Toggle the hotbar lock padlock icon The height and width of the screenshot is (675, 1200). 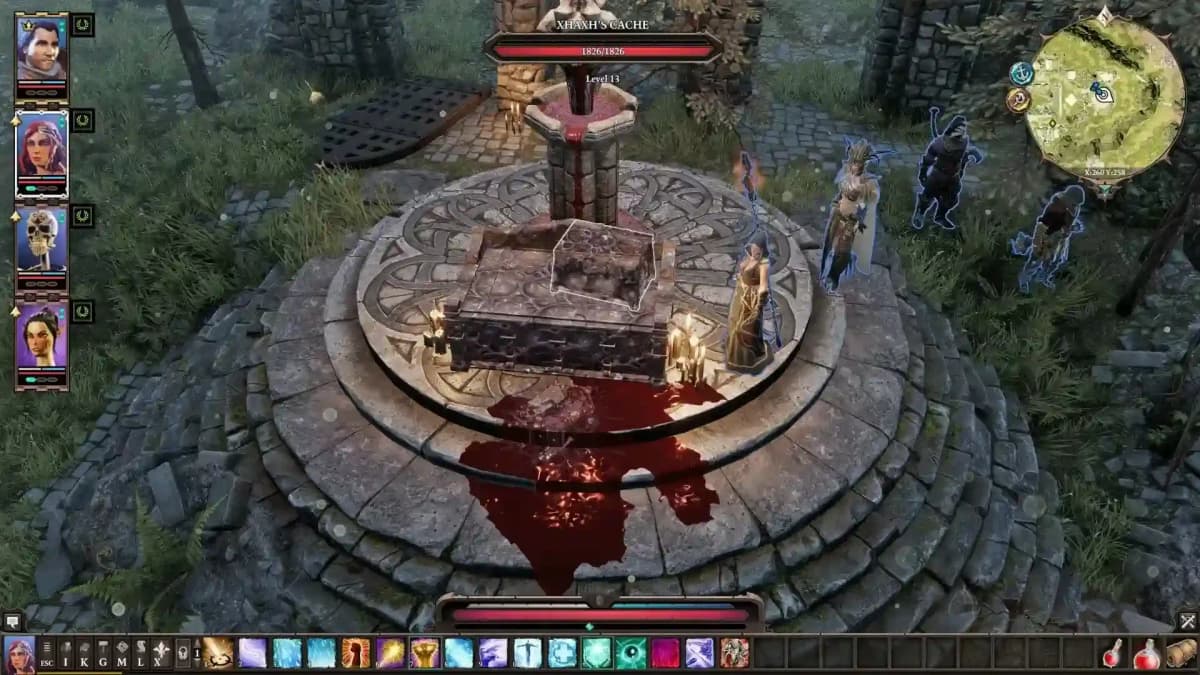(x=183, y=653)
